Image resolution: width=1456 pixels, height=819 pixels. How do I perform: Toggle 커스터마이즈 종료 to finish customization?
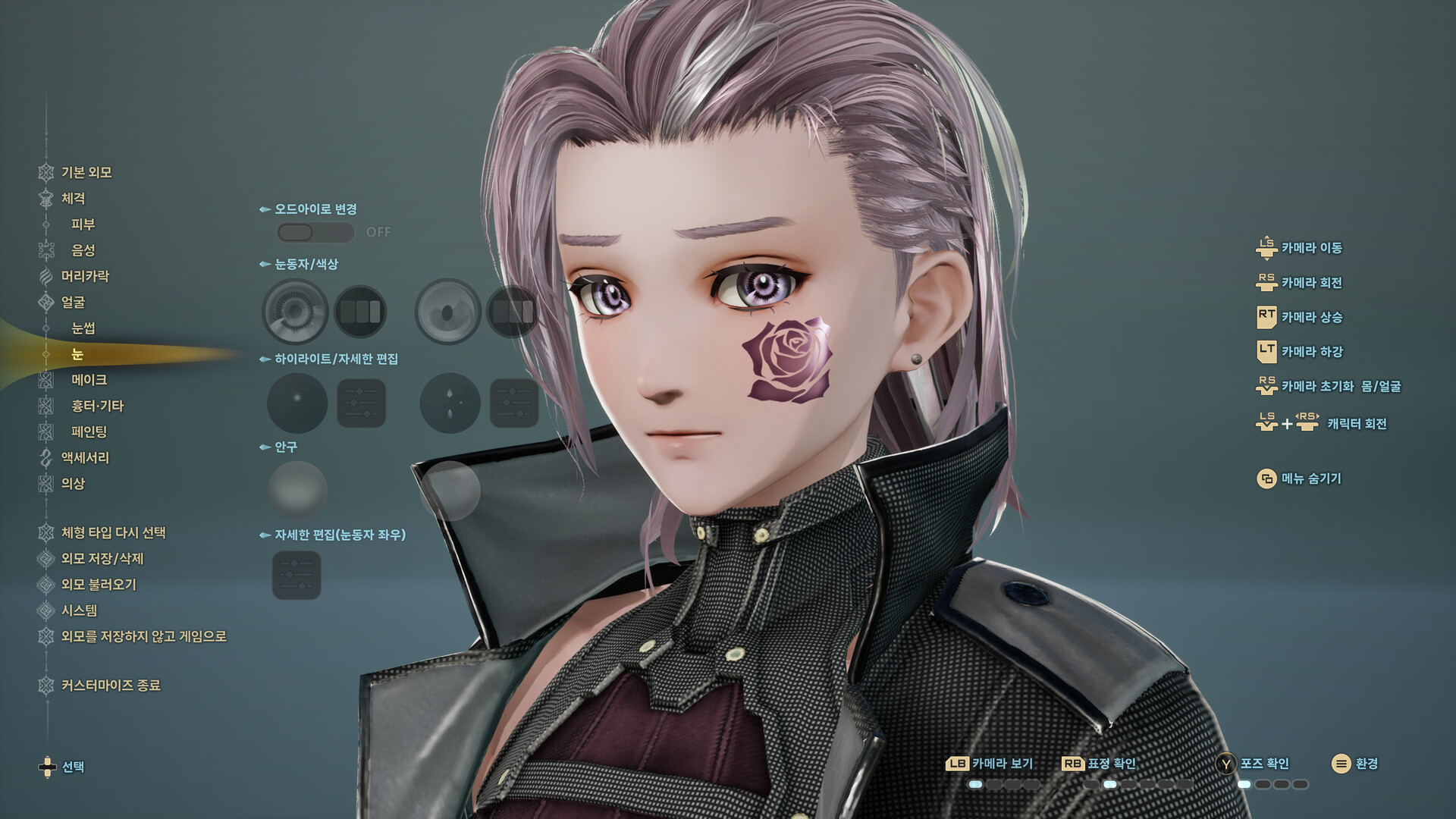click(45, 685)
